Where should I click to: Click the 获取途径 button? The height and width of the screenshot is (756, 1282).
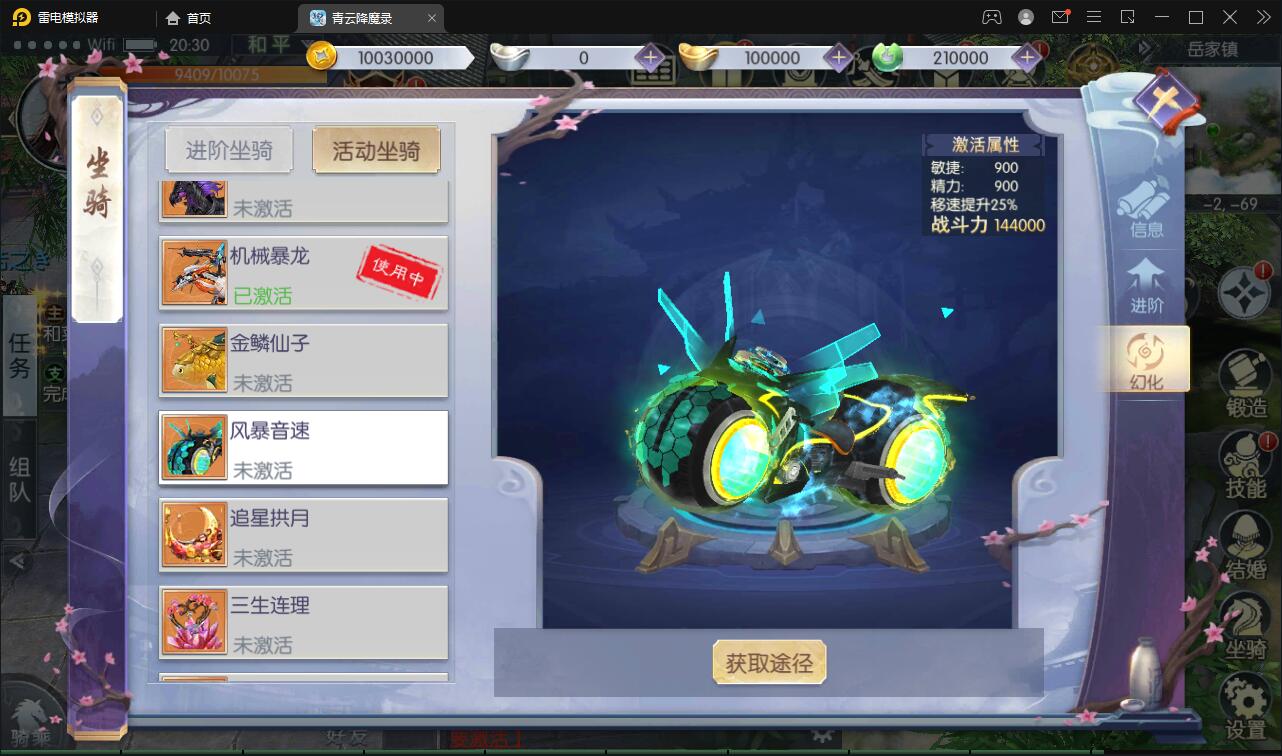(x=769, y=662)
